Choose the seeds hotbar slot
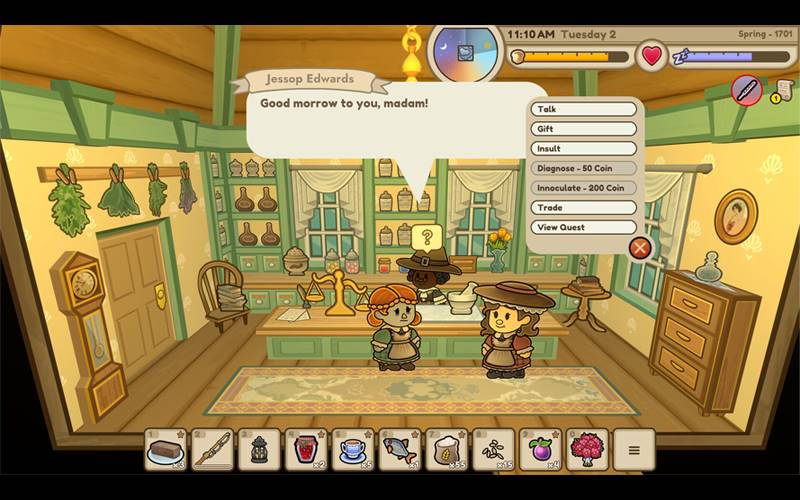 (494, 450)
